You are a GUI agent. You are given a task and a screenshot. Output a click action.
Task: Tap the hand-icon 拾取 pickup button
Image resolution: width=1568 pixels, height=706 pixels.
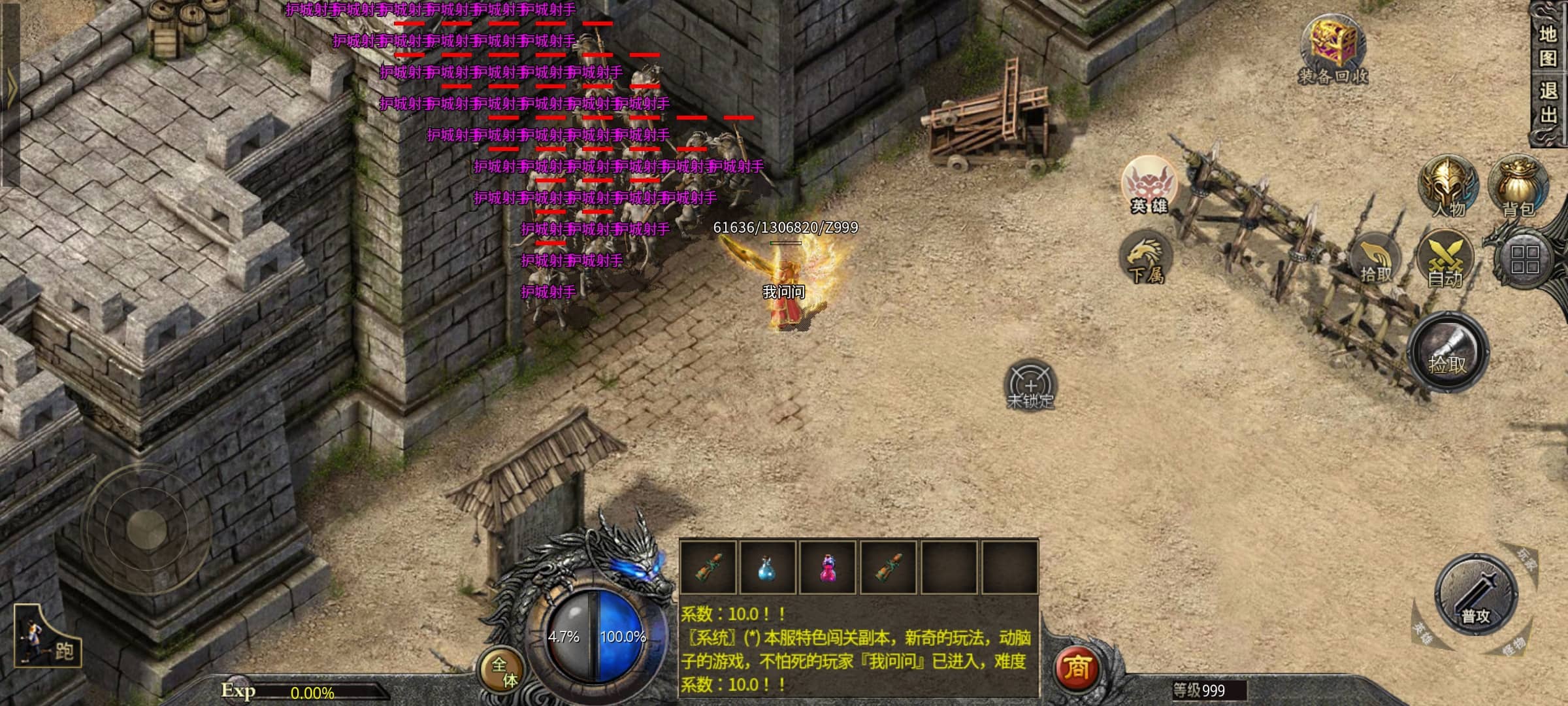(1376, 261)
